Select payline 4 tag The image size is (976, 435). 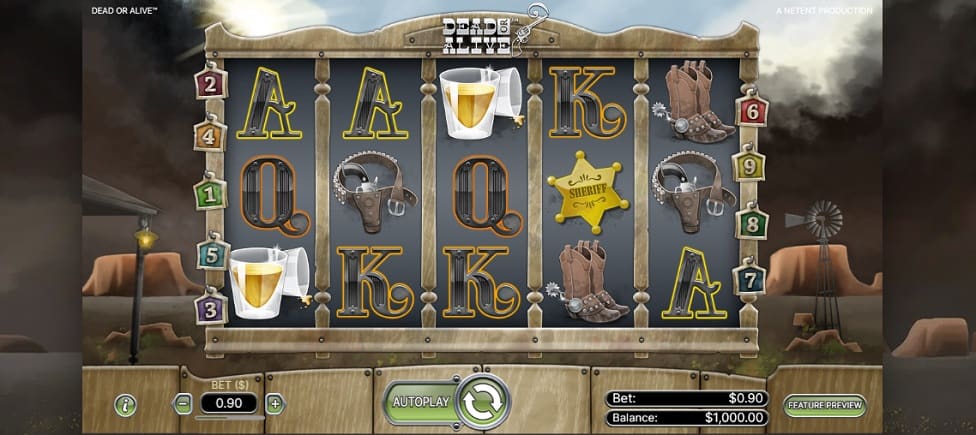[x=210, y=135]
